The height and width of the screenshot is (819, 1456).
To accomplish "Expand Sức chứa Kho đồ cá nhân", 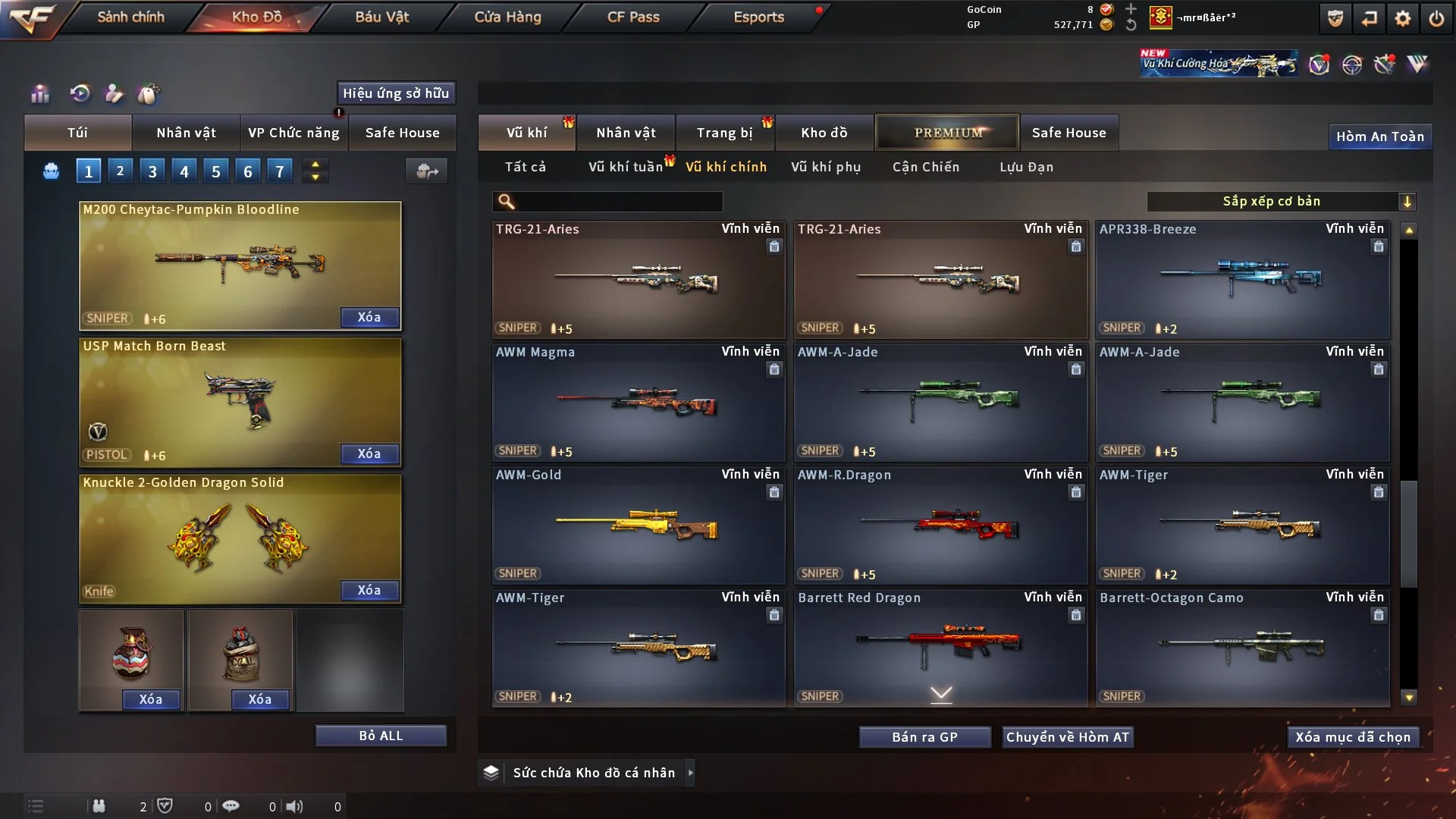I will tap(689, 773).
